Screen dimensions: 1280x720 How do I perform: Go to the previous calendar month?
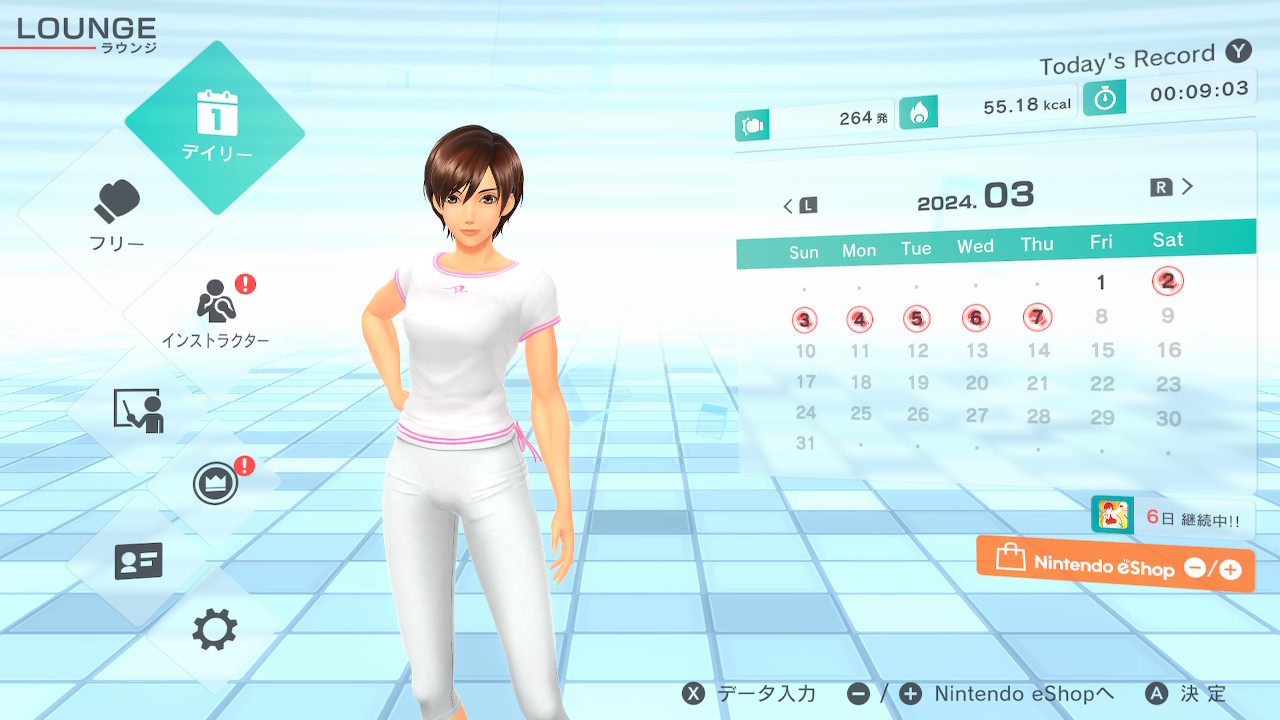point(799,205)
